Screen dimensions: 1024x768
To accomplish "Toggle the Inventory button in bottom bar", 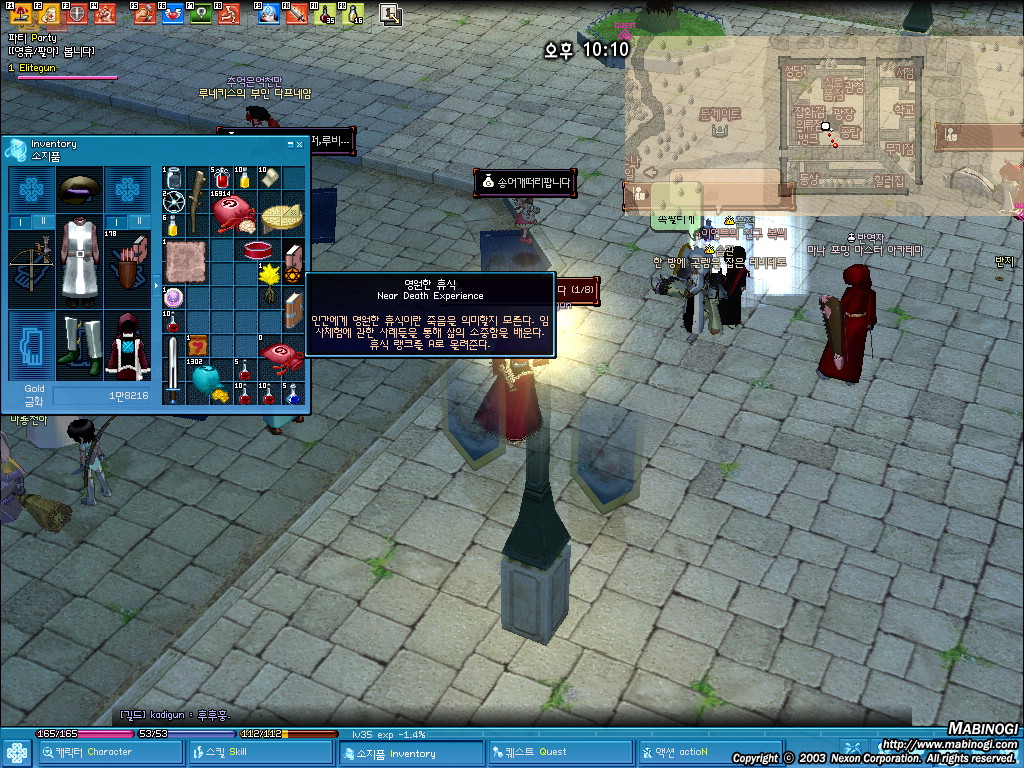I will pyautogui.click(x=411, y=752).
